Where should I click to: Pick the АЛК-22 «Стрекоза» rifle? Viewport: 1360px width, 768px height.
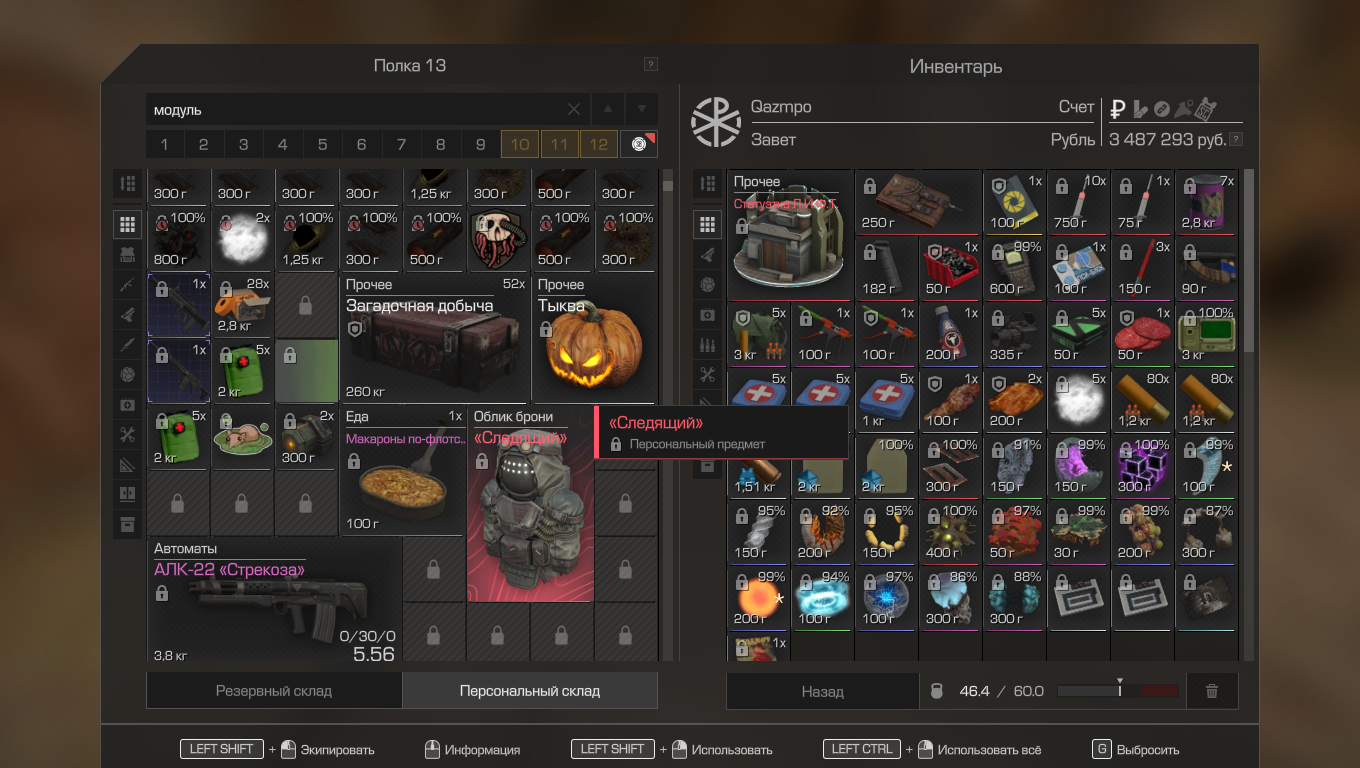pos(274,602)
